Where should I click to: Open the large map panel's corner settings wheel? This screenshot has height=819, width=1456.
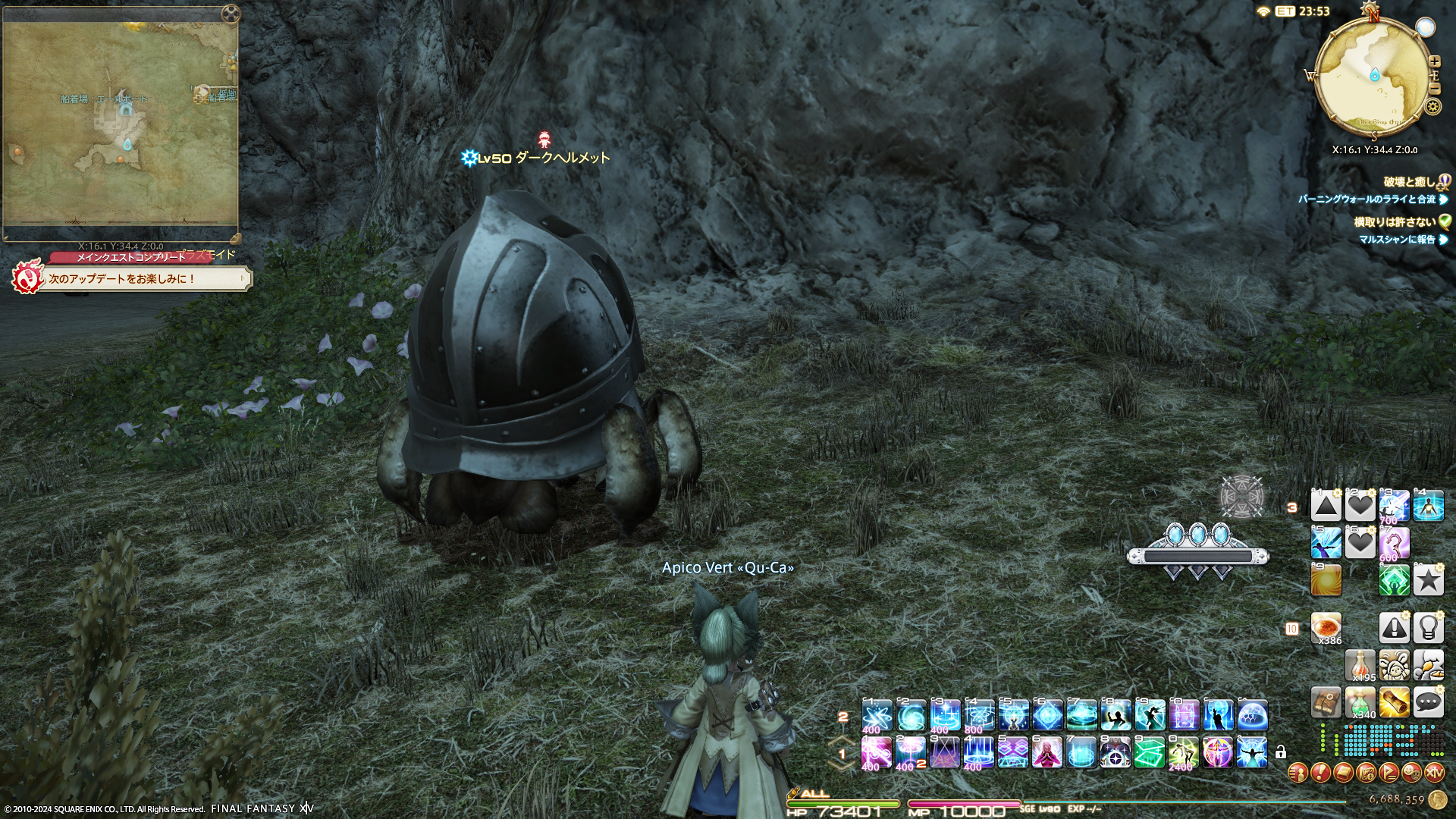point(231,13)
